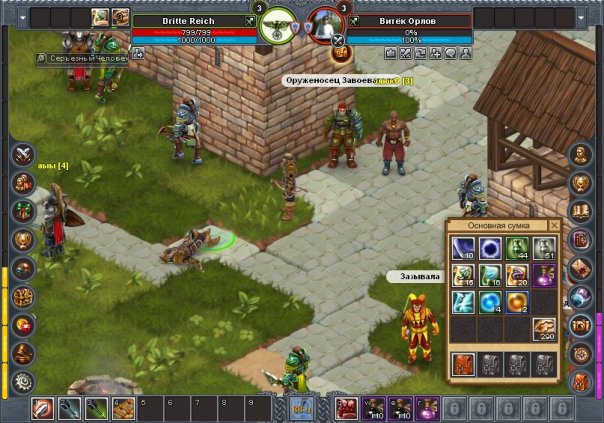Screen dimensions: 604x423
Task: Open the crossed swords menu on left sidebar
Action: pos(23,155)
